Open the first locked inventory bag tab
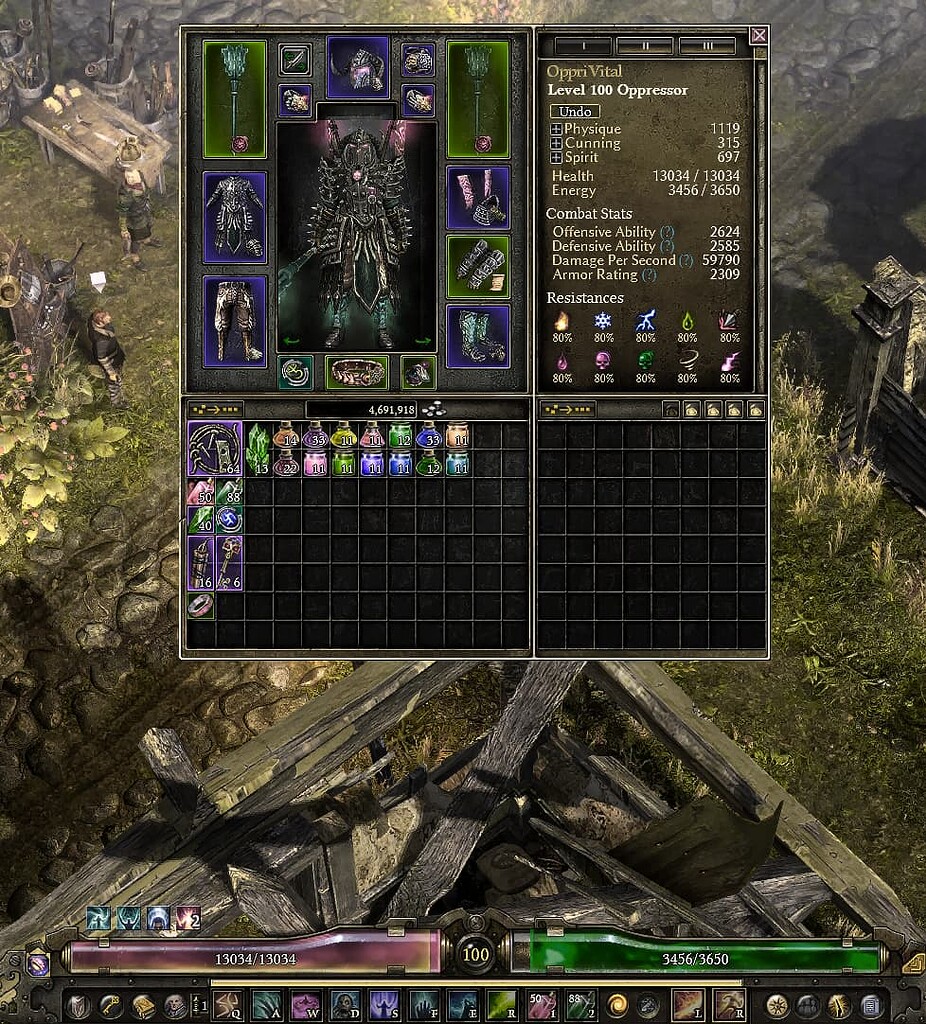This screenshot has width=926, height=1024. tap(671, 409)
